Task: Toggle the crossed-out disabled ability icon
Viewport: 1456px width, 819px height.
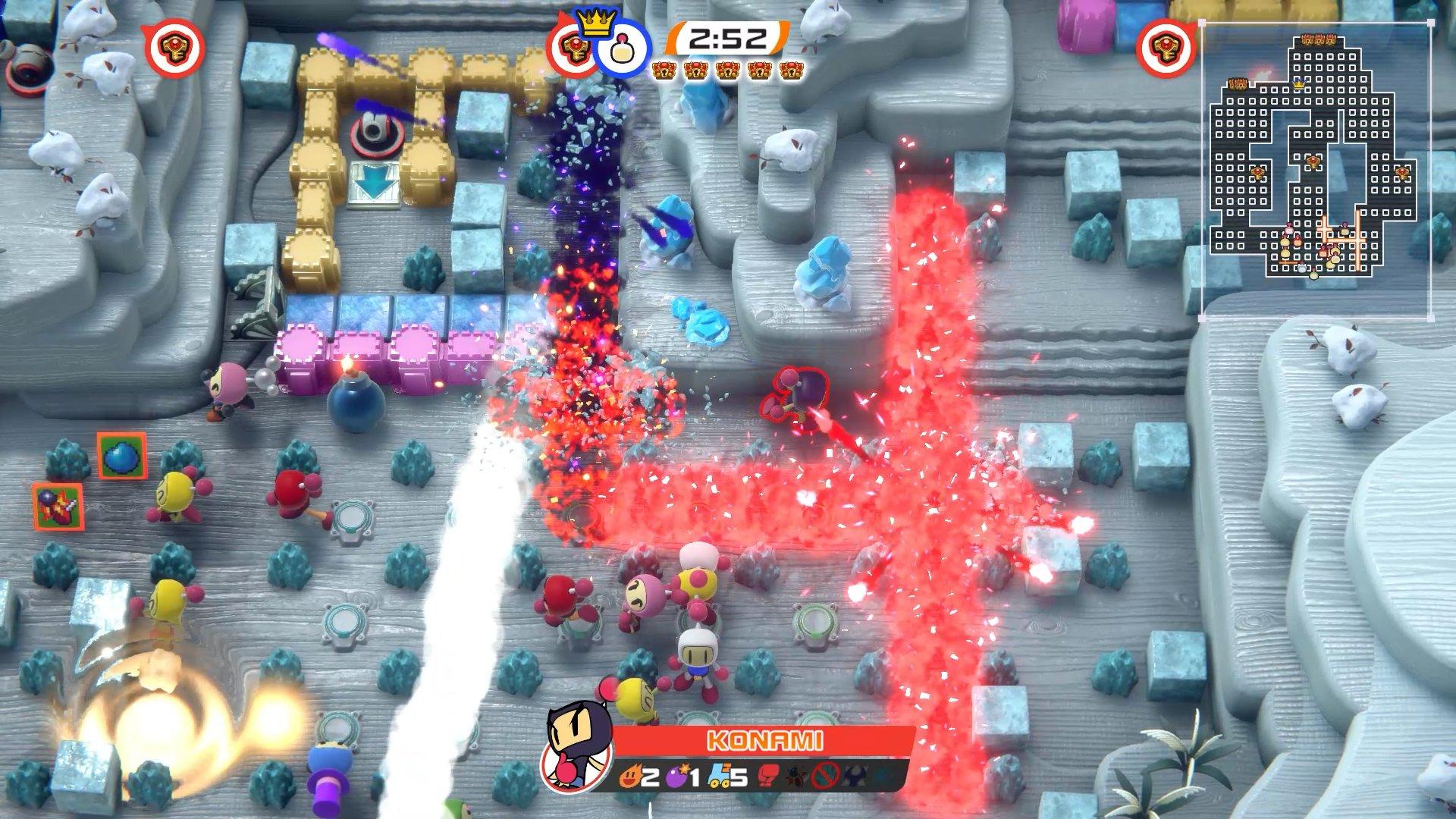Action: point(824,774)
